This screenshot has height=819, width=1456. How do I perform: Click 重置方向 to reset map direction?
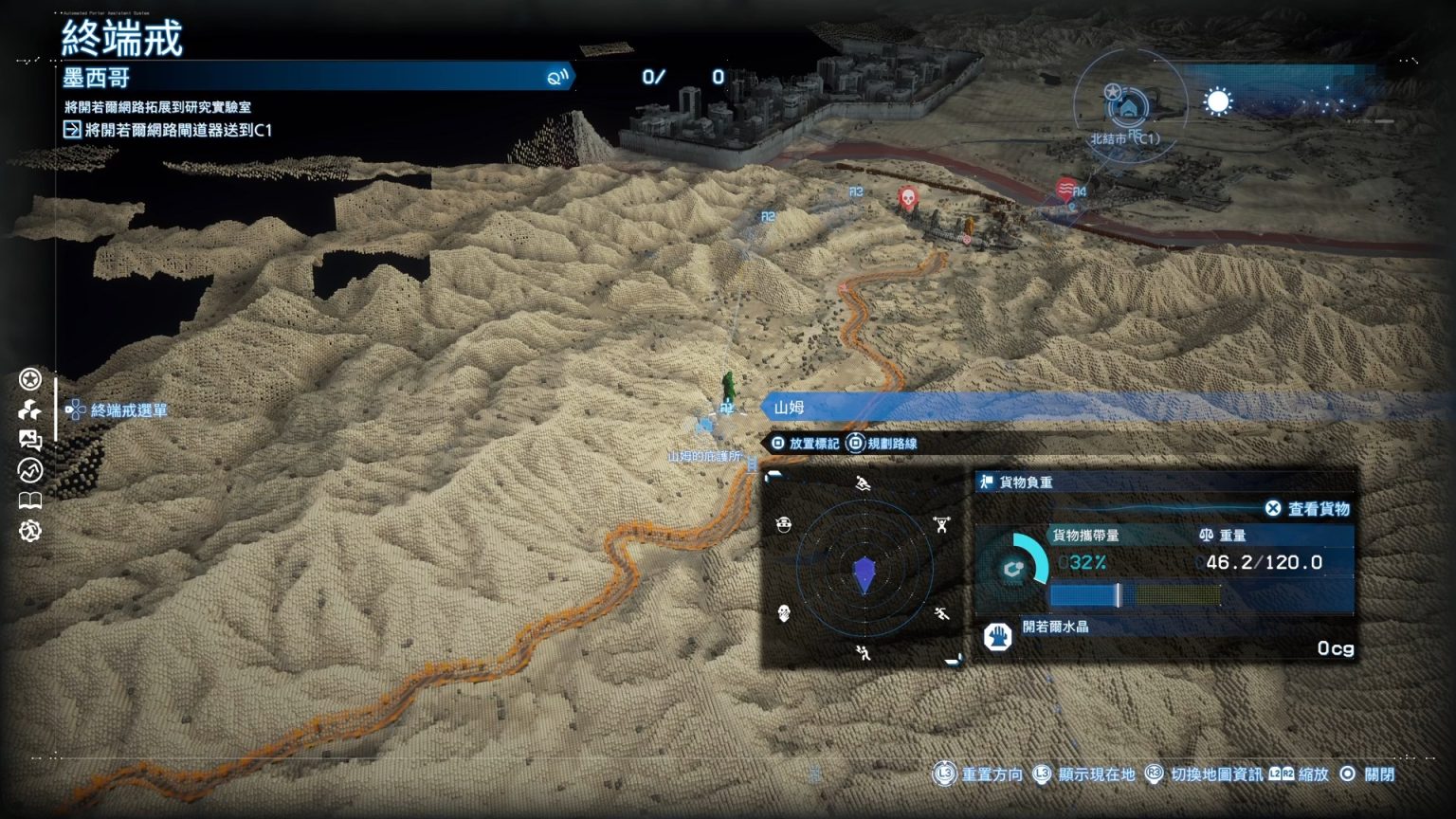tap(980, 774)
